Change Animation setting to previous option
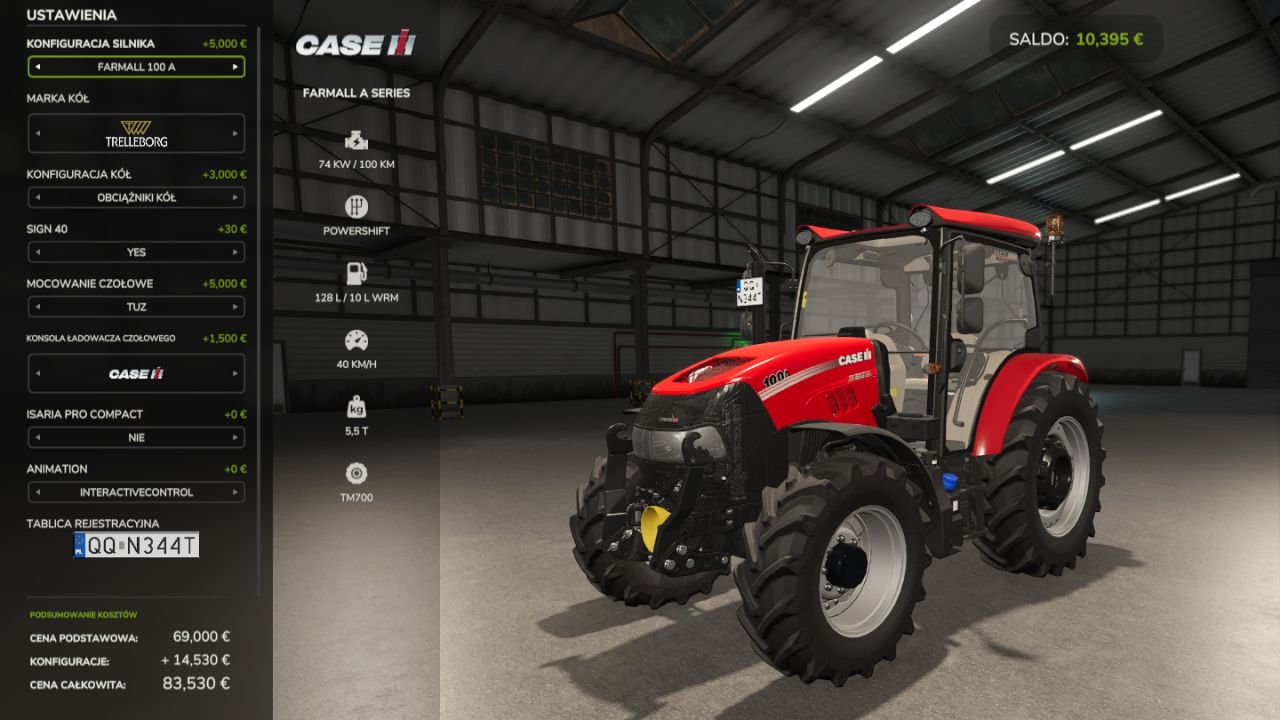 (x=38, y=492)
